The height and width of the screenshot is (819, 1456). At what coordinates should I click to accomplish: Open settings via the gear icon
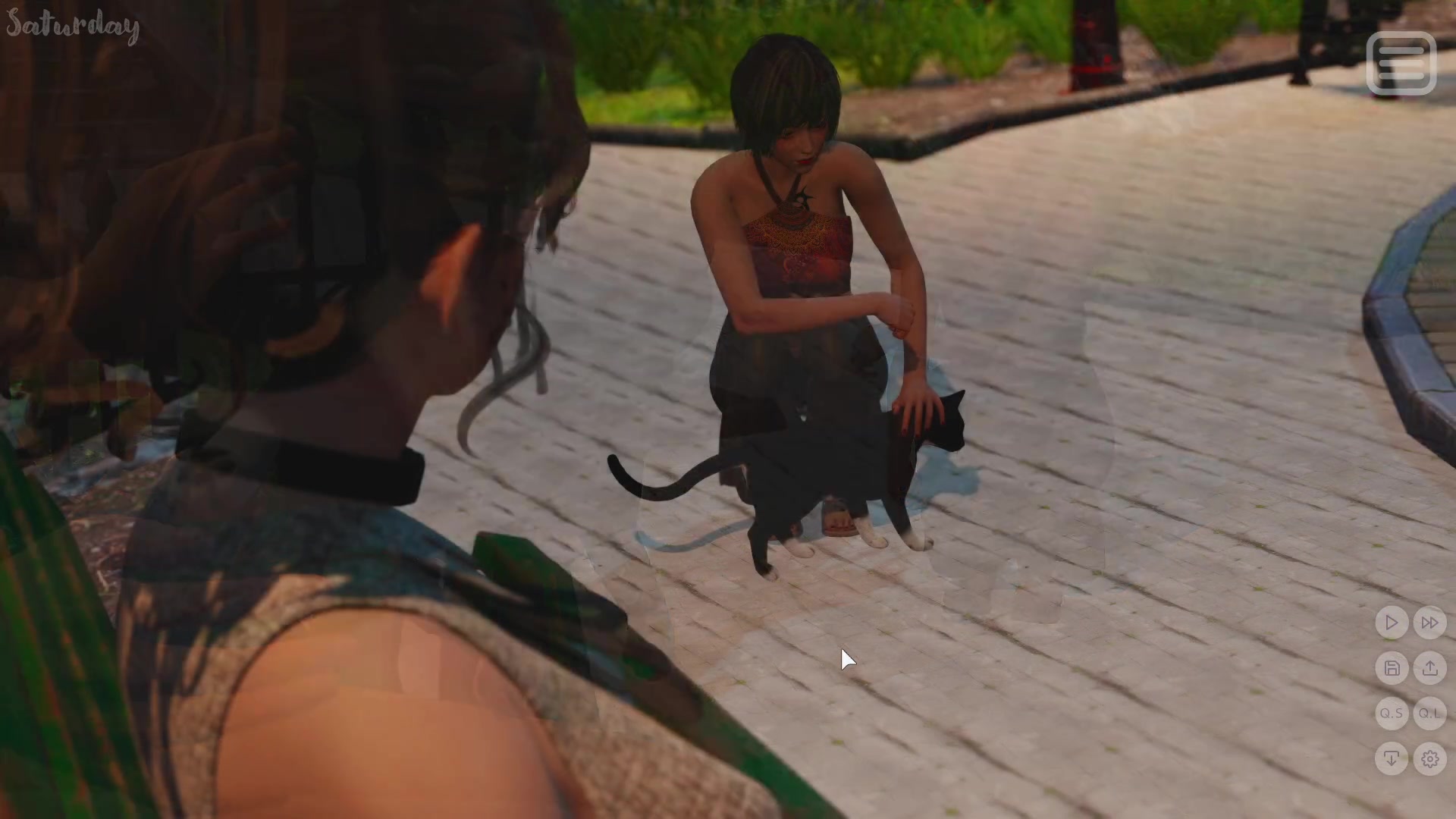(x=1429, y=758)
